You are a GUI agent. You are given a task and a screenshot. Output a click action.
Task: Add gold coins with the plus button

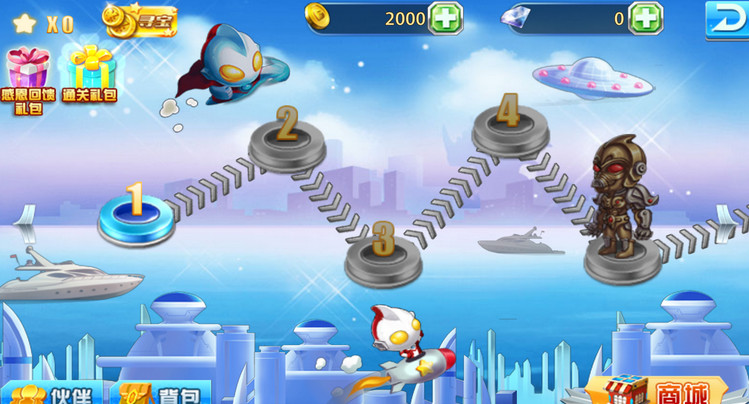point(445,18)
